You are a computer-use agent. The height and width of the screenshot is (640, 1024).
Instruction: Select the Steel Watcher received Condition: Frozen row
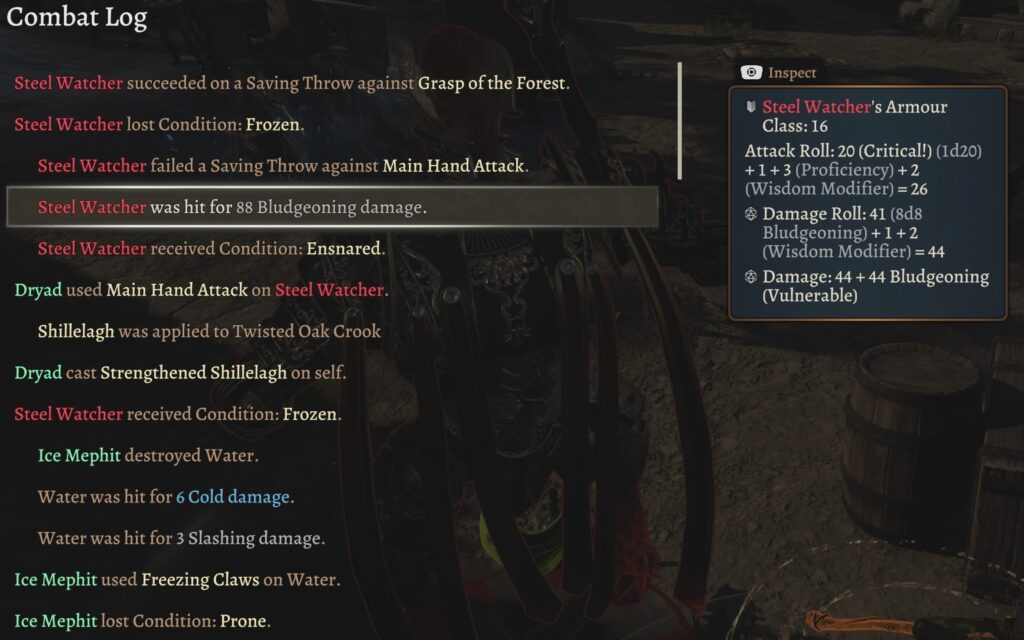click(x=177, y=414)
